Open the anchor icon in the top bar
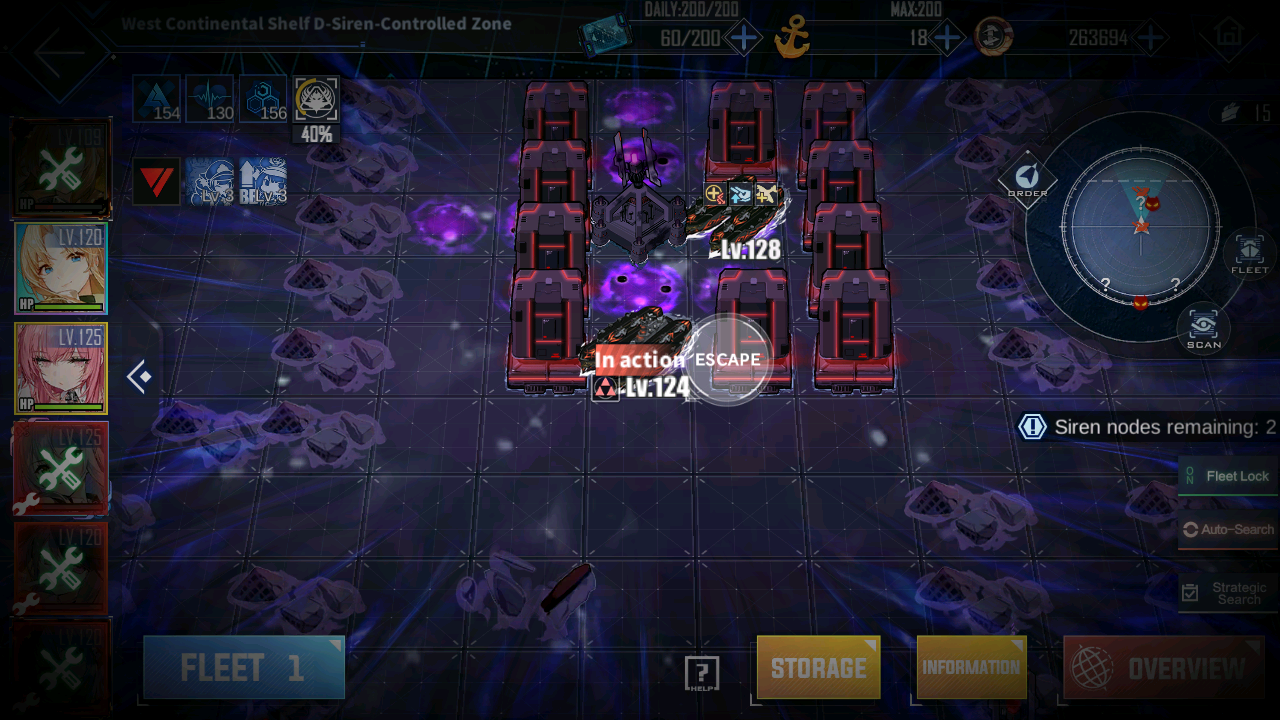 (790, 36)
